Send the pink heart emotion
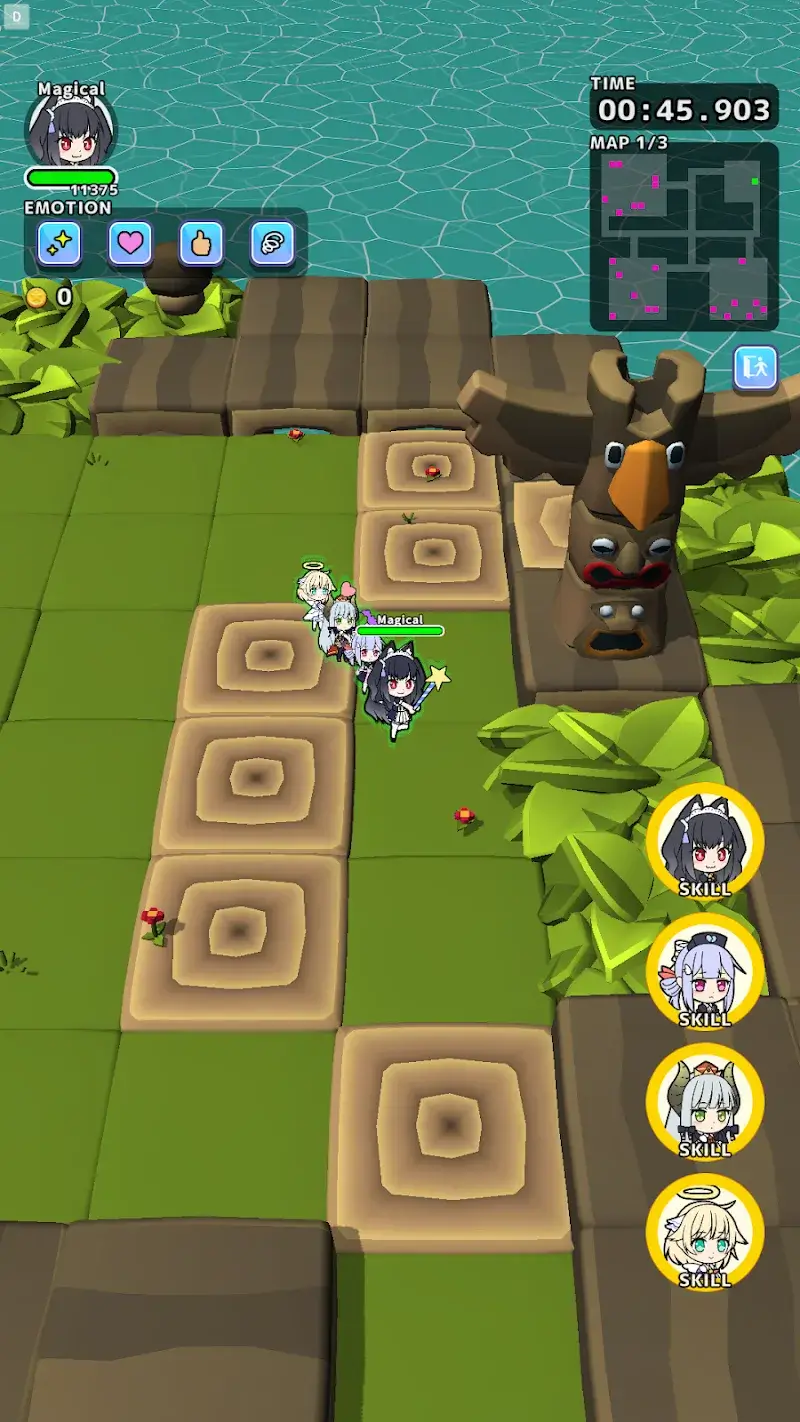Image resolution: width=800 pixels, height=1422 pixels. (x=130, y=243)
